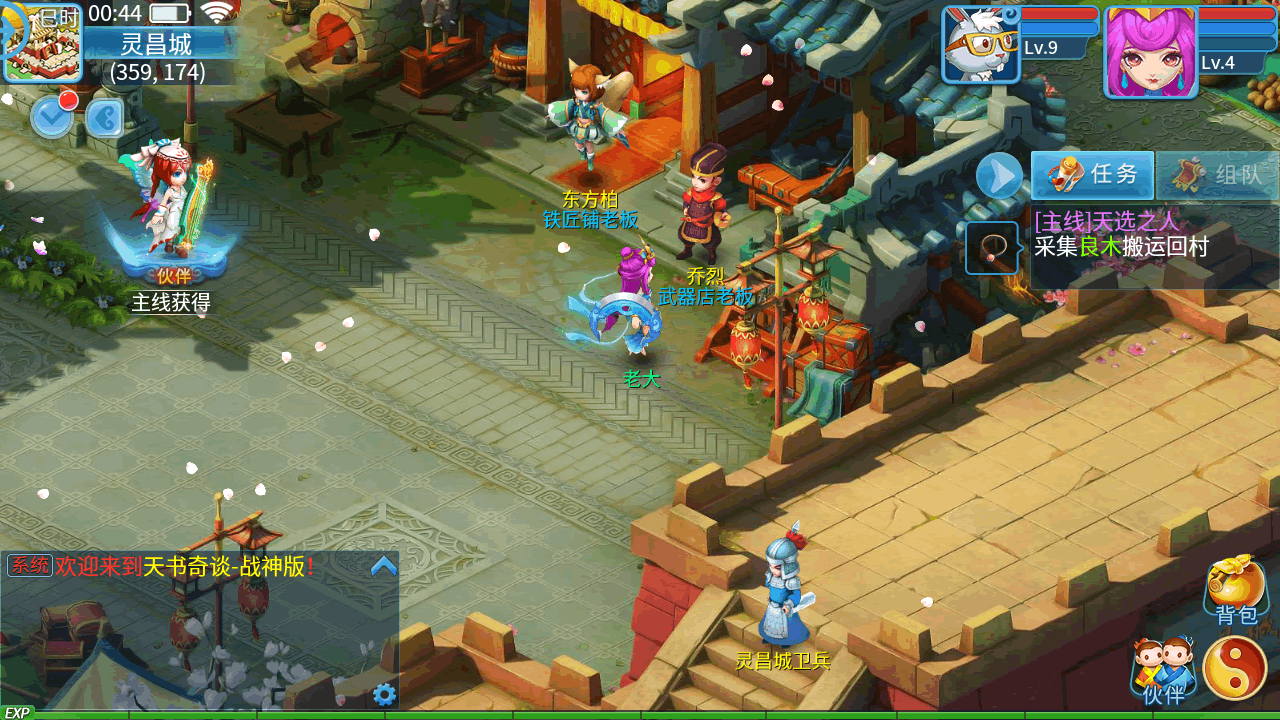The image size is (1280, 720).
Task: Open the pink-haired character portrait Lv.4
Action: coord(1150,52)
